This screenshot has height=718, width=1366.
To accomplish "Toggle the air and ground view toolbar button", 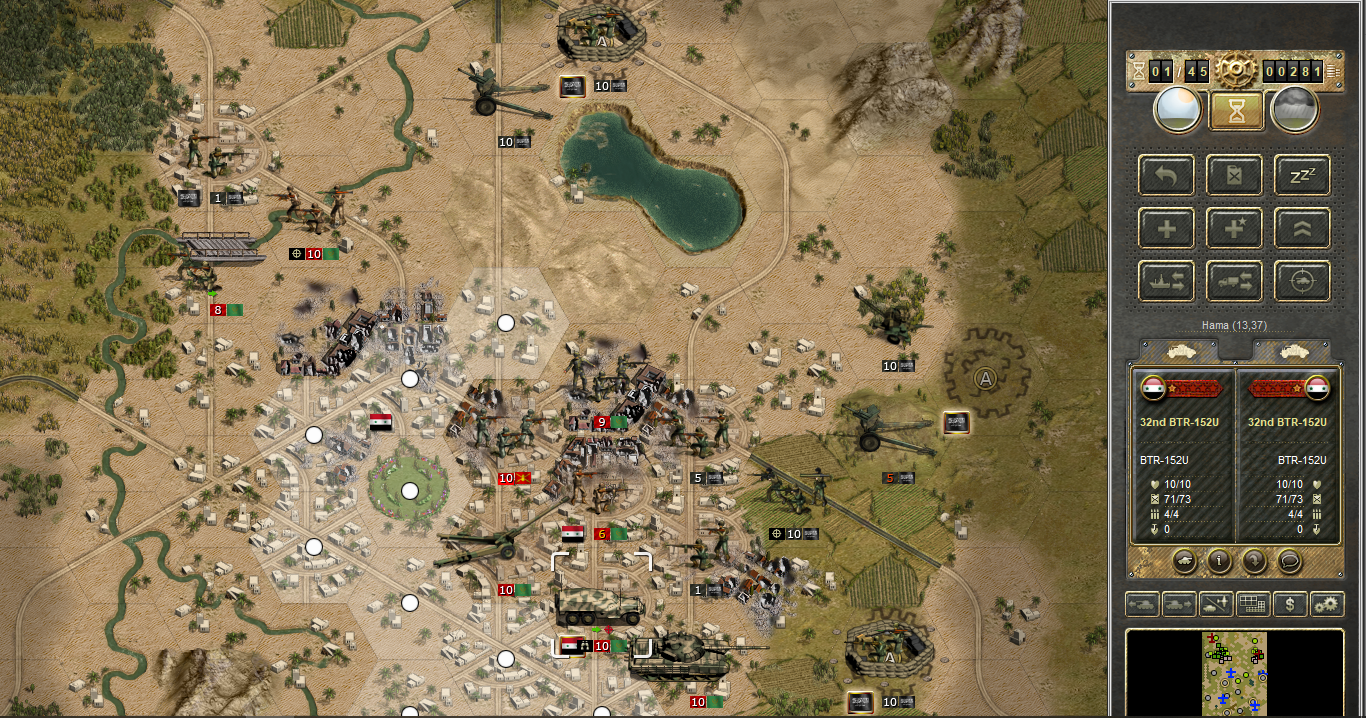I will tap(1216, 604).
